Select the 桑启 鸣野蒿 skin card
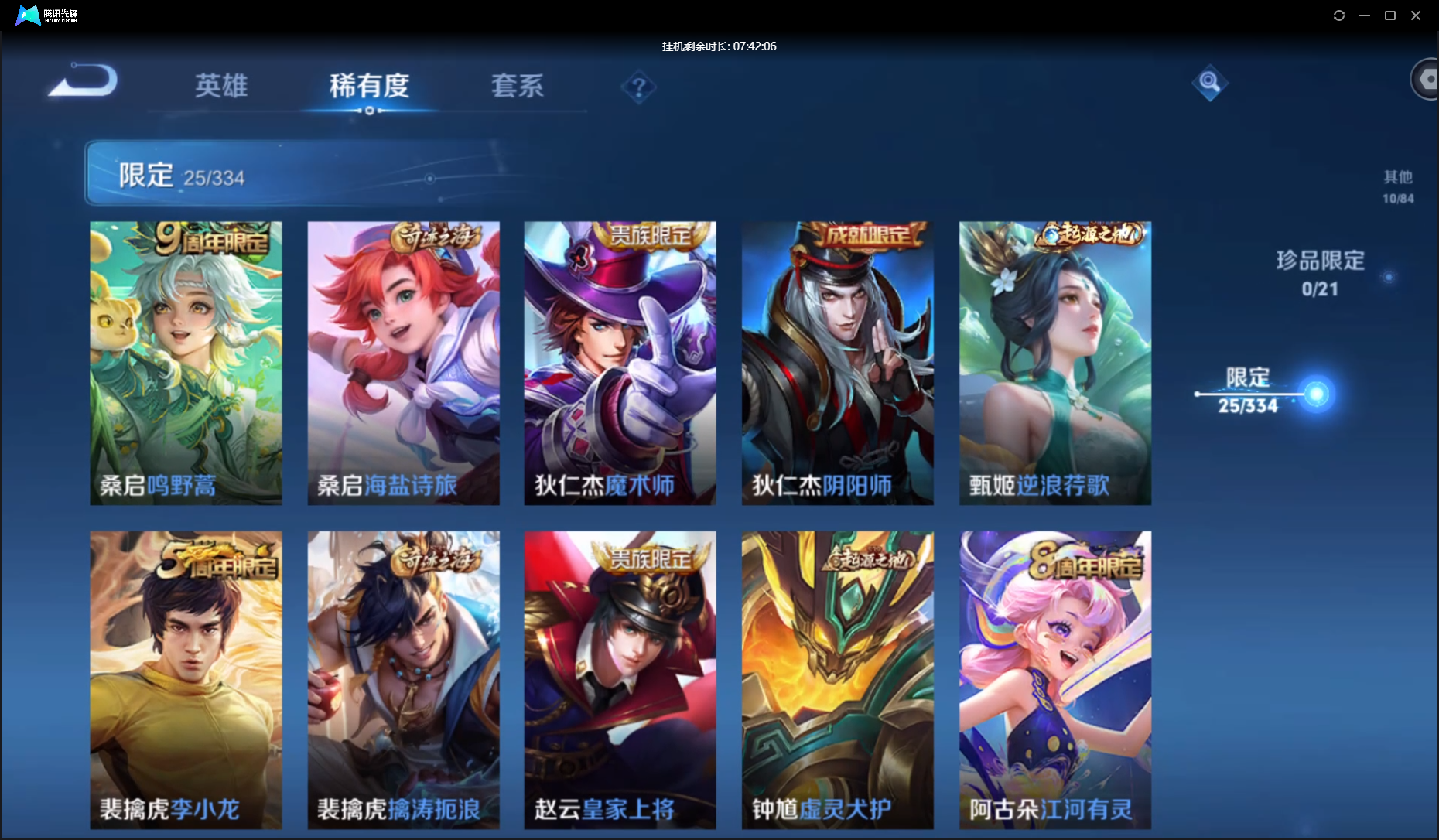Screen dimensions: 1439x840 186,363
